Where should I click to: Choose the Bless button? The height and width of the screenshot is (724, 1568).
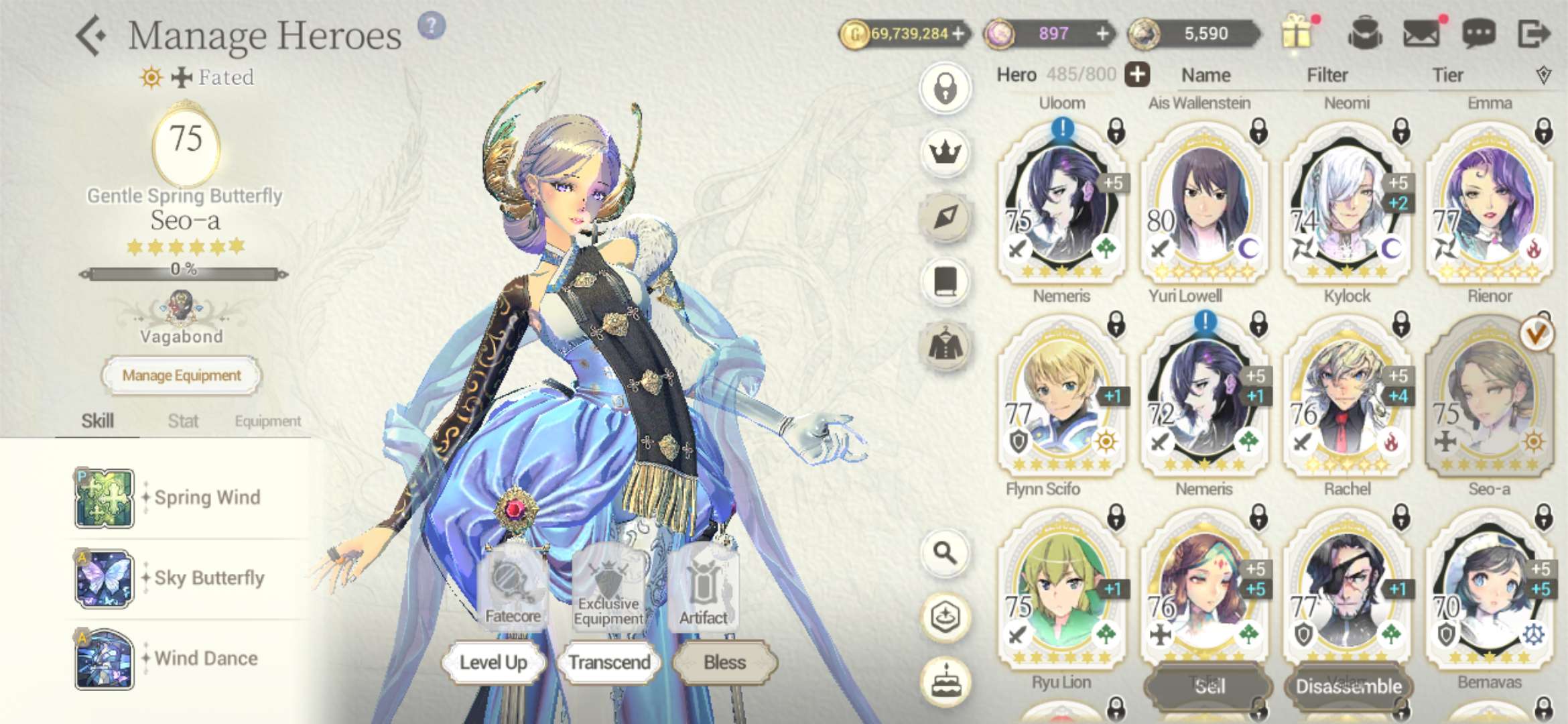[724, 662]
